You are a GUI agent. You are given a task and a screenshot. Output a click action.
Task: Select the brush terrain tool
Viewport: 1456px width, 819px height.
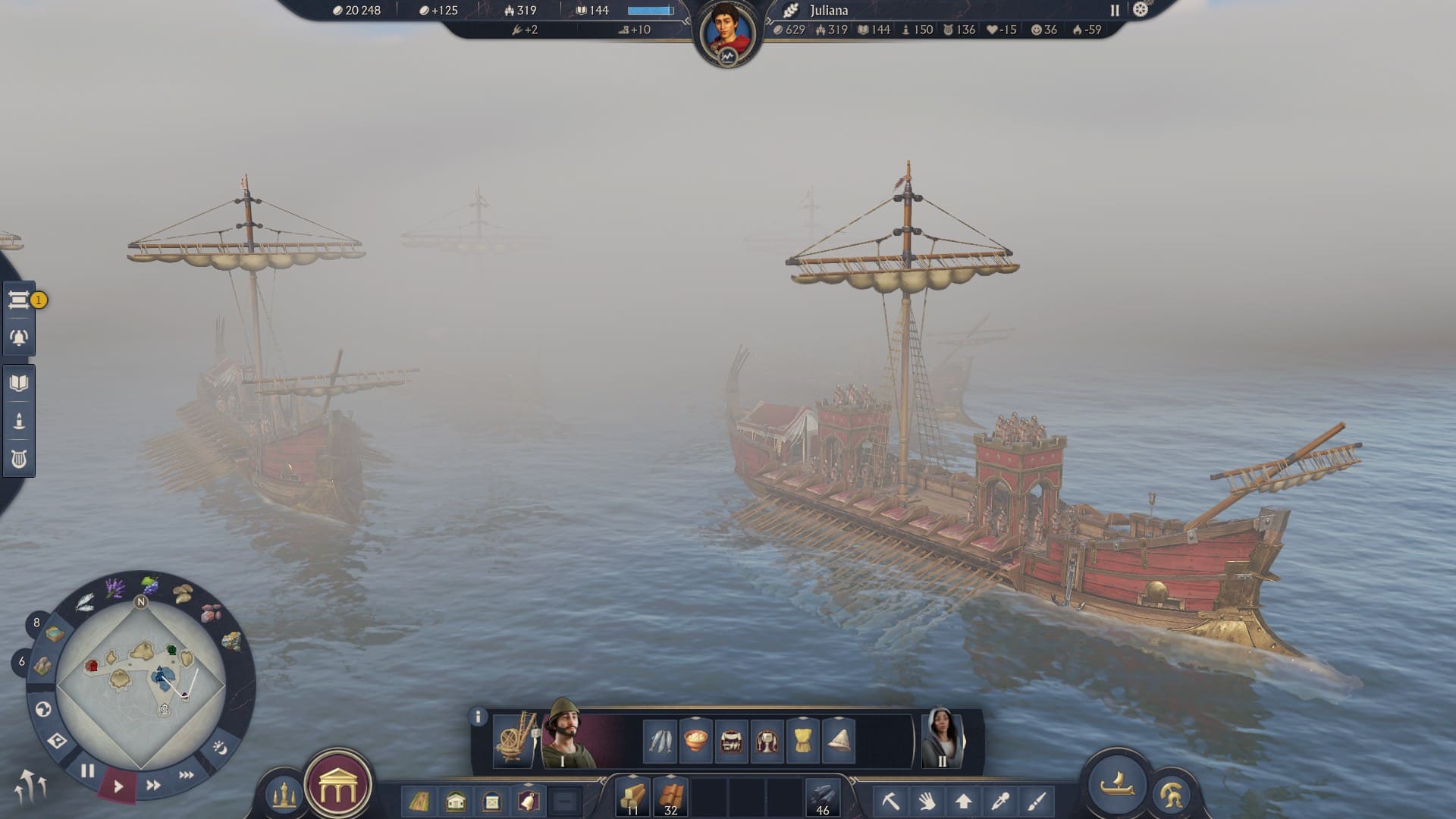[x=1036, y=800]
